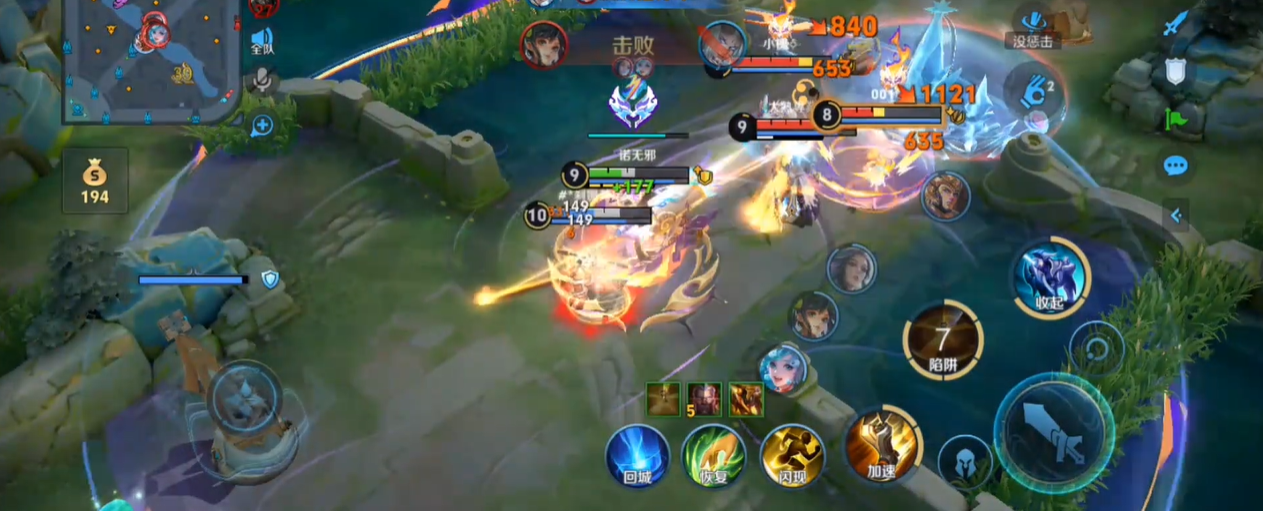This screenshot has width=1263, height=511.
Task: Open the quick chat plus bubble
Action: tap(262, 125)
